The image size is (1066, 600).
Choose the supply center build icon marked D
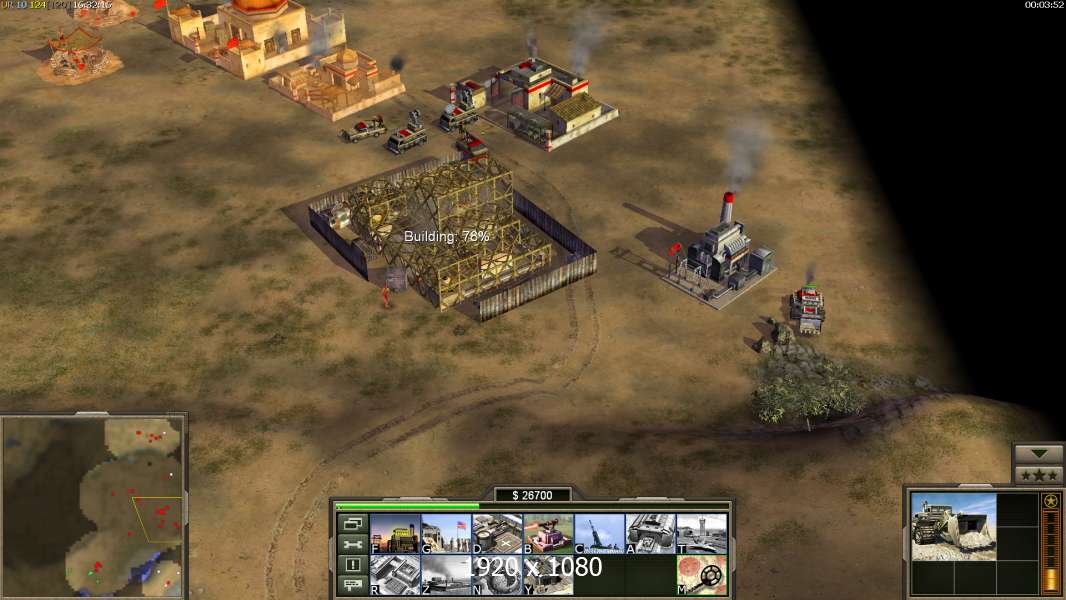point(497,534)
